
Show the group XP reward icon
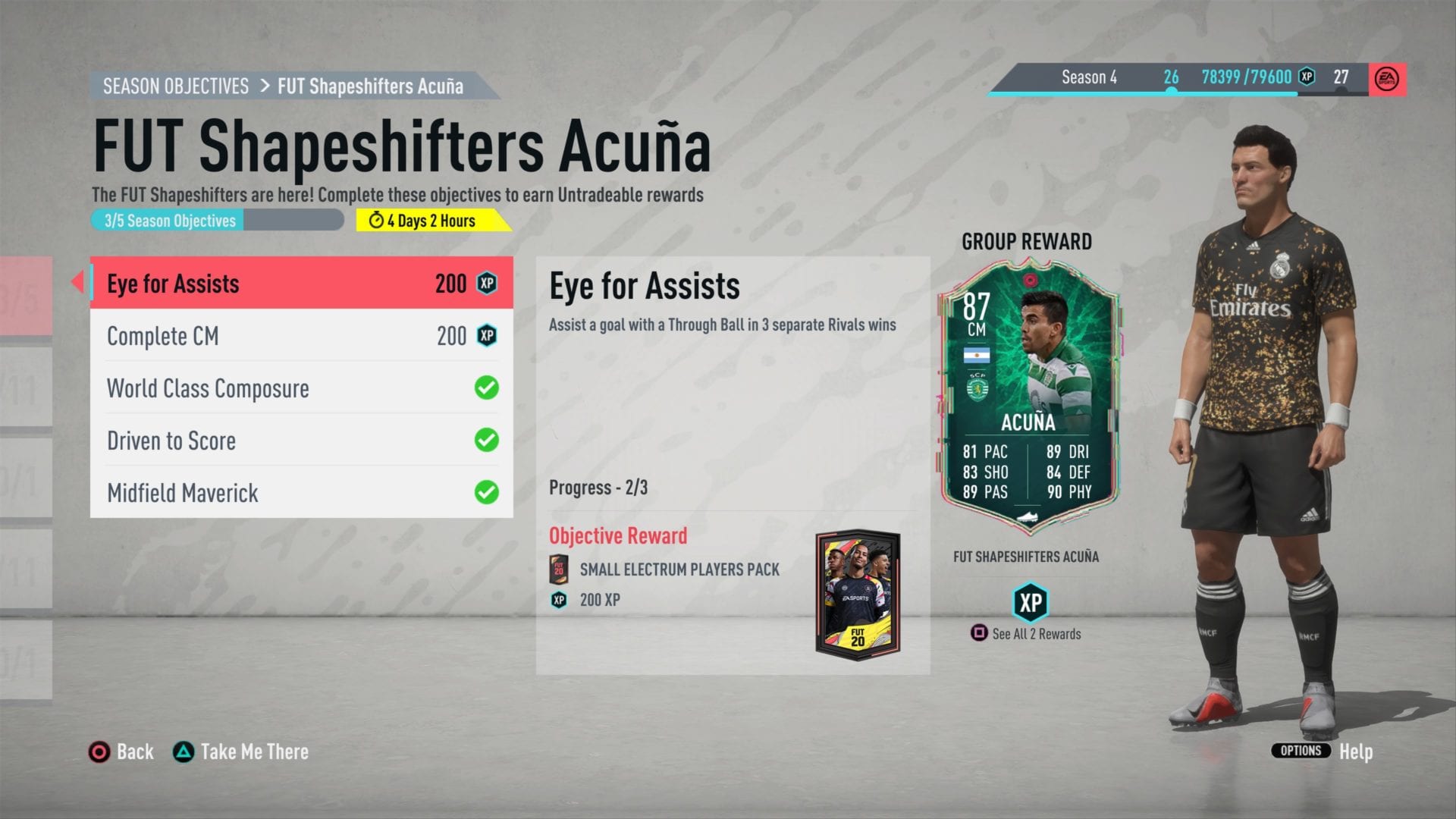(1030, 603)
